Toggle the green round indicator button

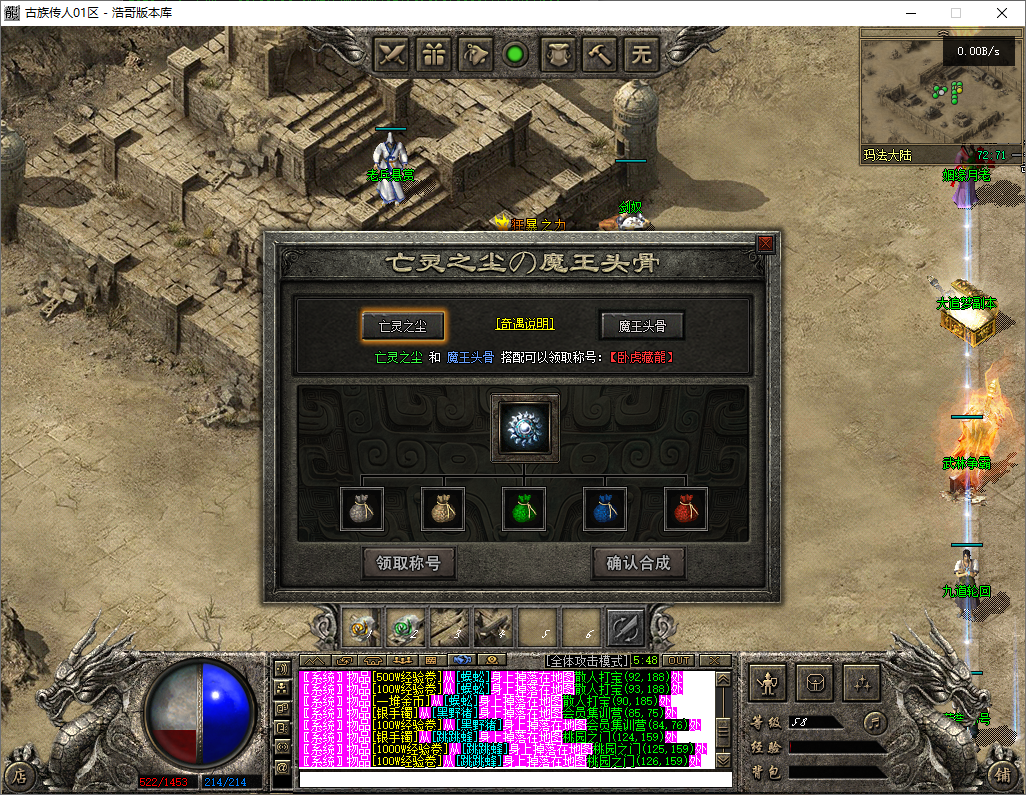pyautogui.click(x=516, y=54)
